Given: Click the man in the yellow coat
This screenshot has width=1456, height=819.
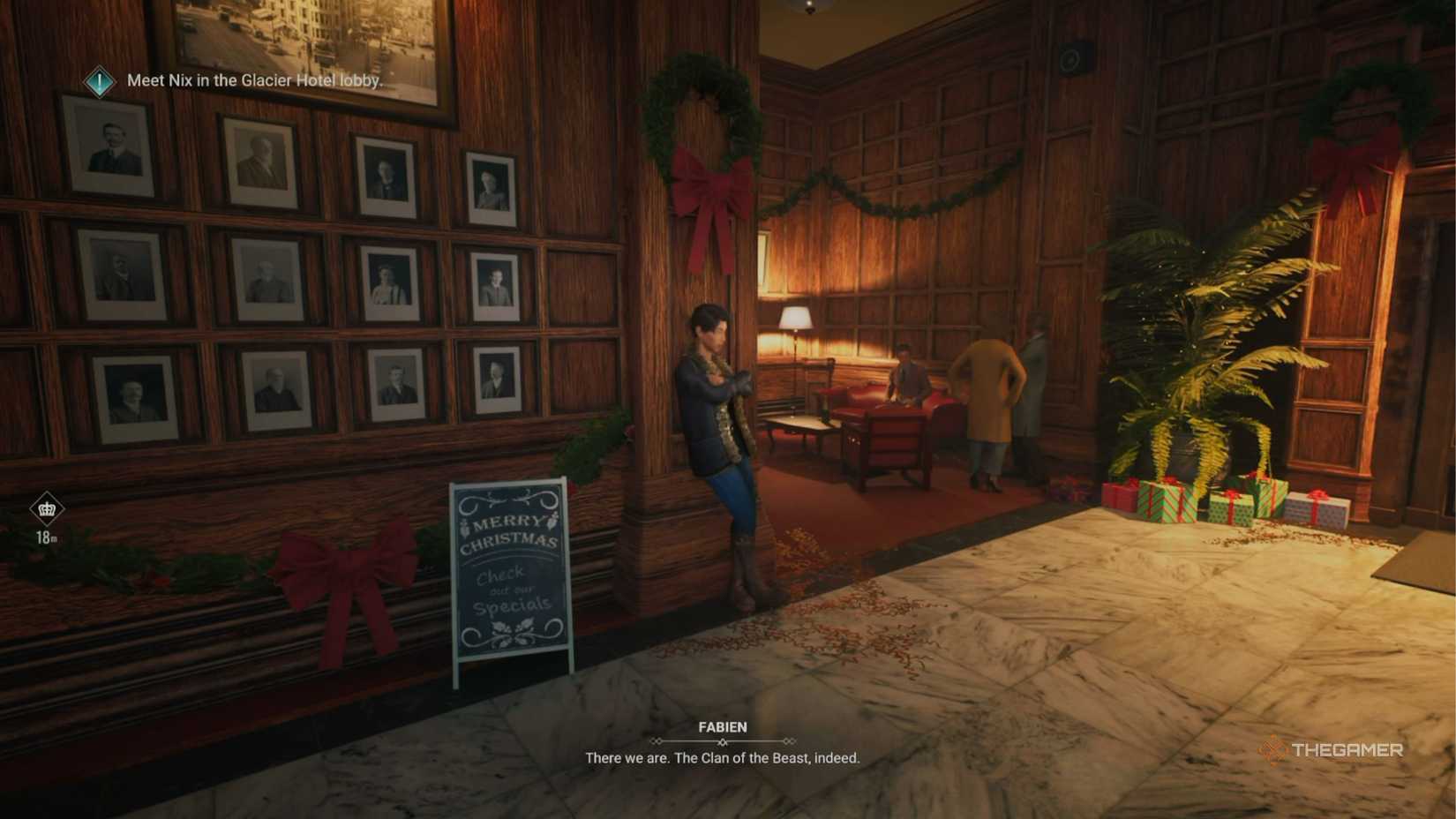Looking at the screenshot, I should coord(988,397).
